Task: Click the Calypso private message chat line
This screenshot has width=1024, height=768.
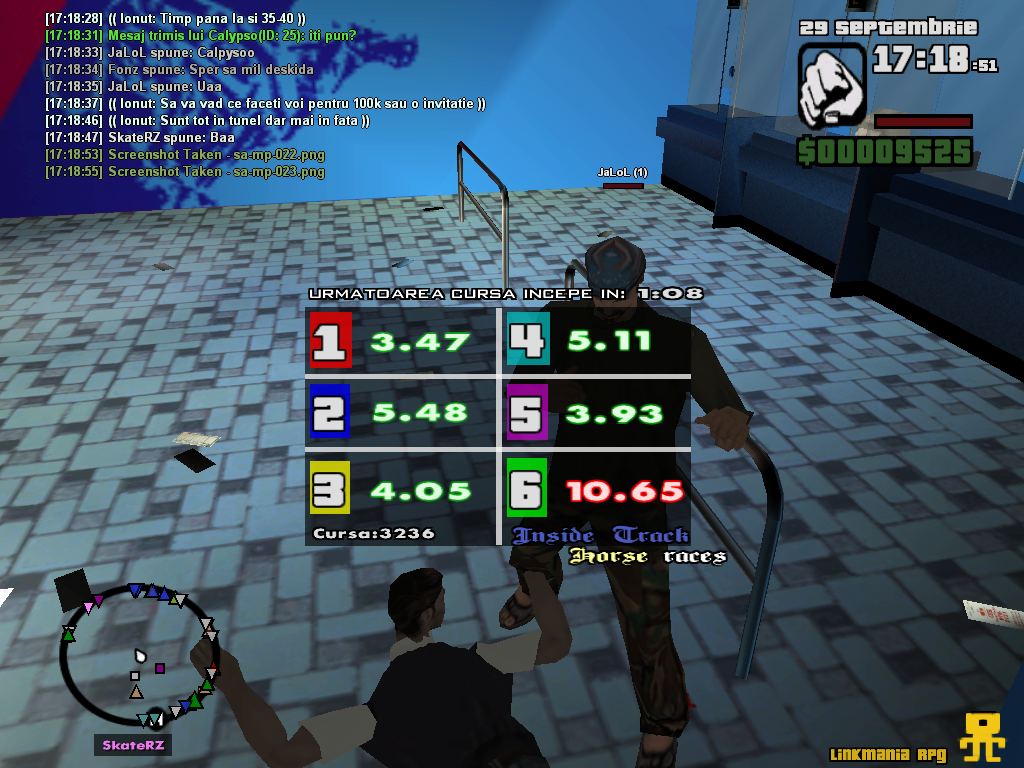Action: pos(200,35)
